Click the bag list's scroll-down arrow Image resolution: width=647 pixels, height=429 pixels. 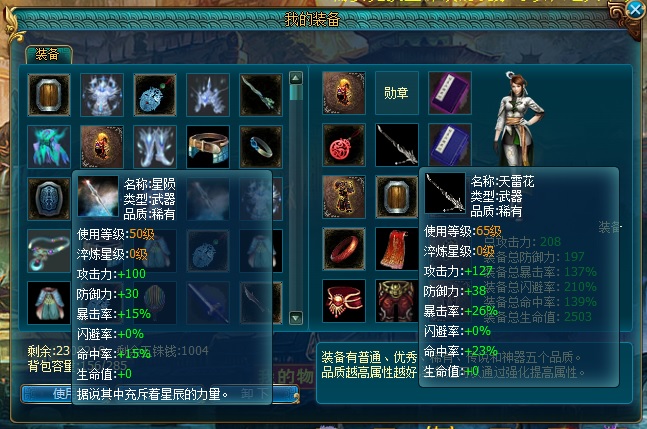[296, 317]
